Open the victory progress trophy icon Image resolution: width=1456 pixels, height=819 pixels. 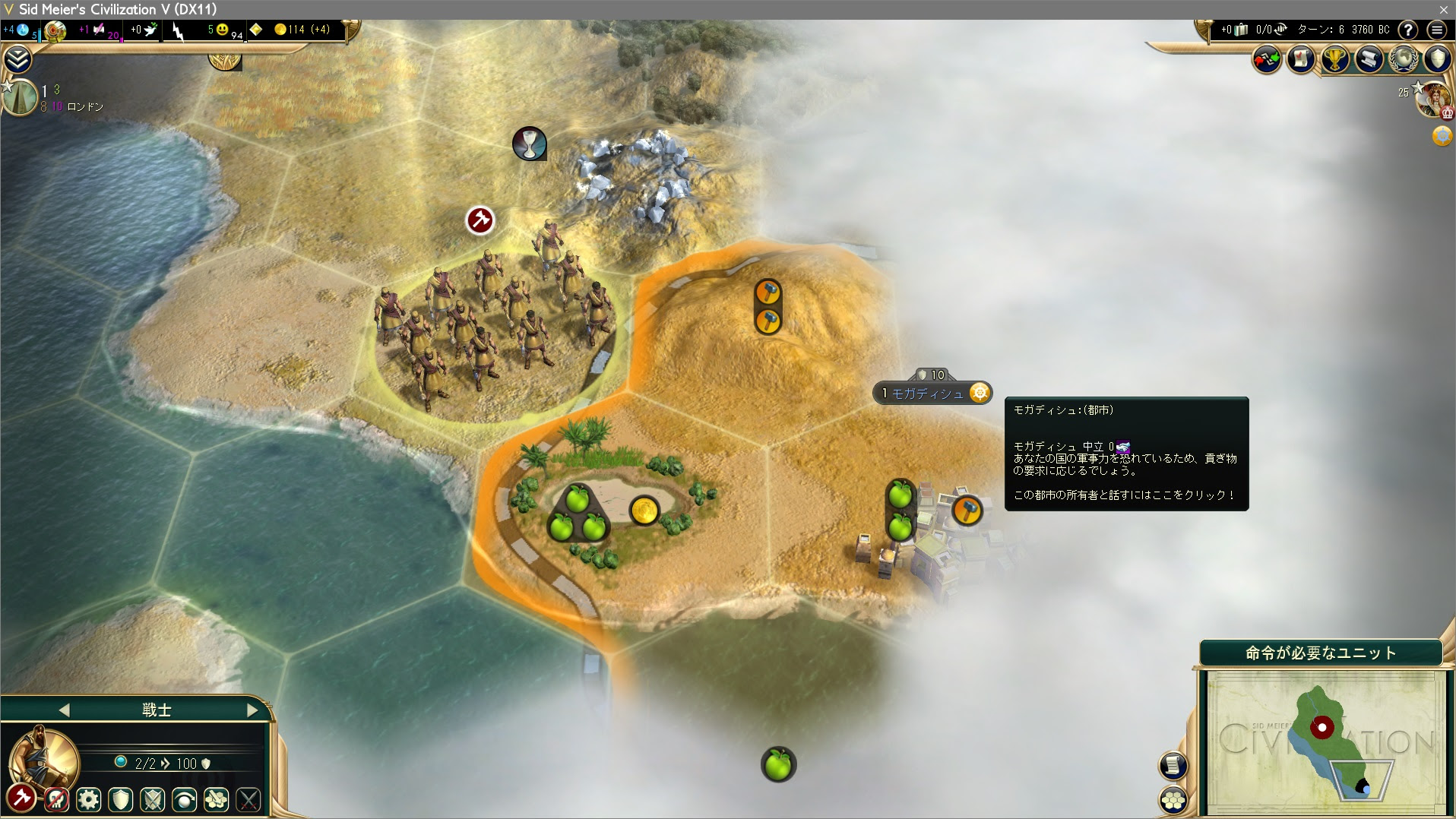tap(1334, 59)
